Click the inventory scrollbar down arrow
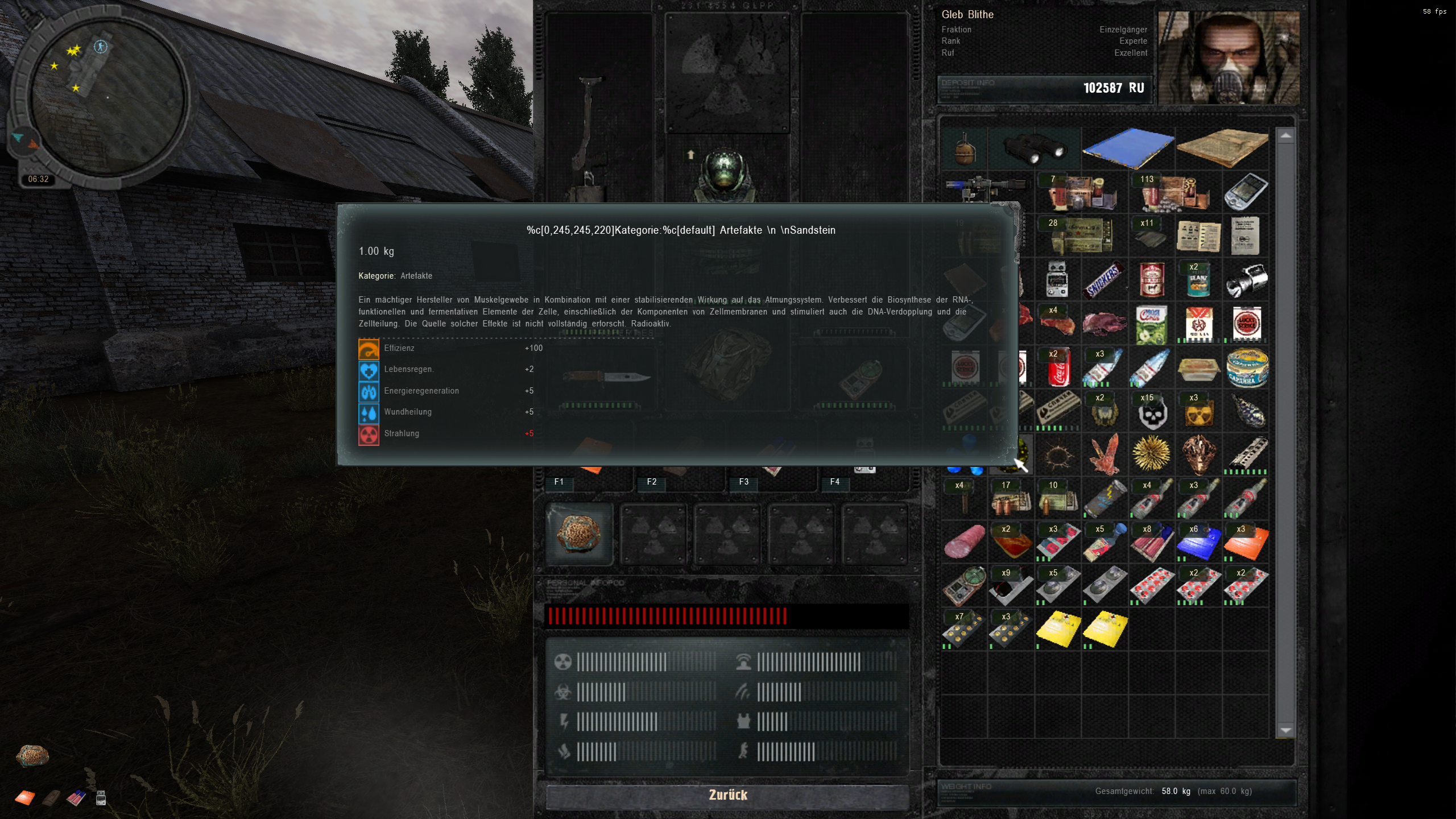This screenshot has width=1456, height=819. tap(1287, 731)
